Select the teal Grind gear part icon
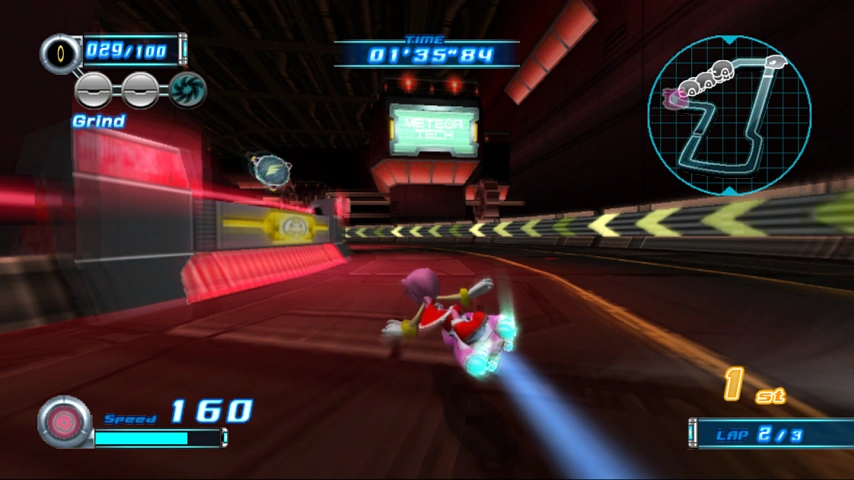Image resolution: width=854 pixels, height=480 pixels. [x=187, y=90]
